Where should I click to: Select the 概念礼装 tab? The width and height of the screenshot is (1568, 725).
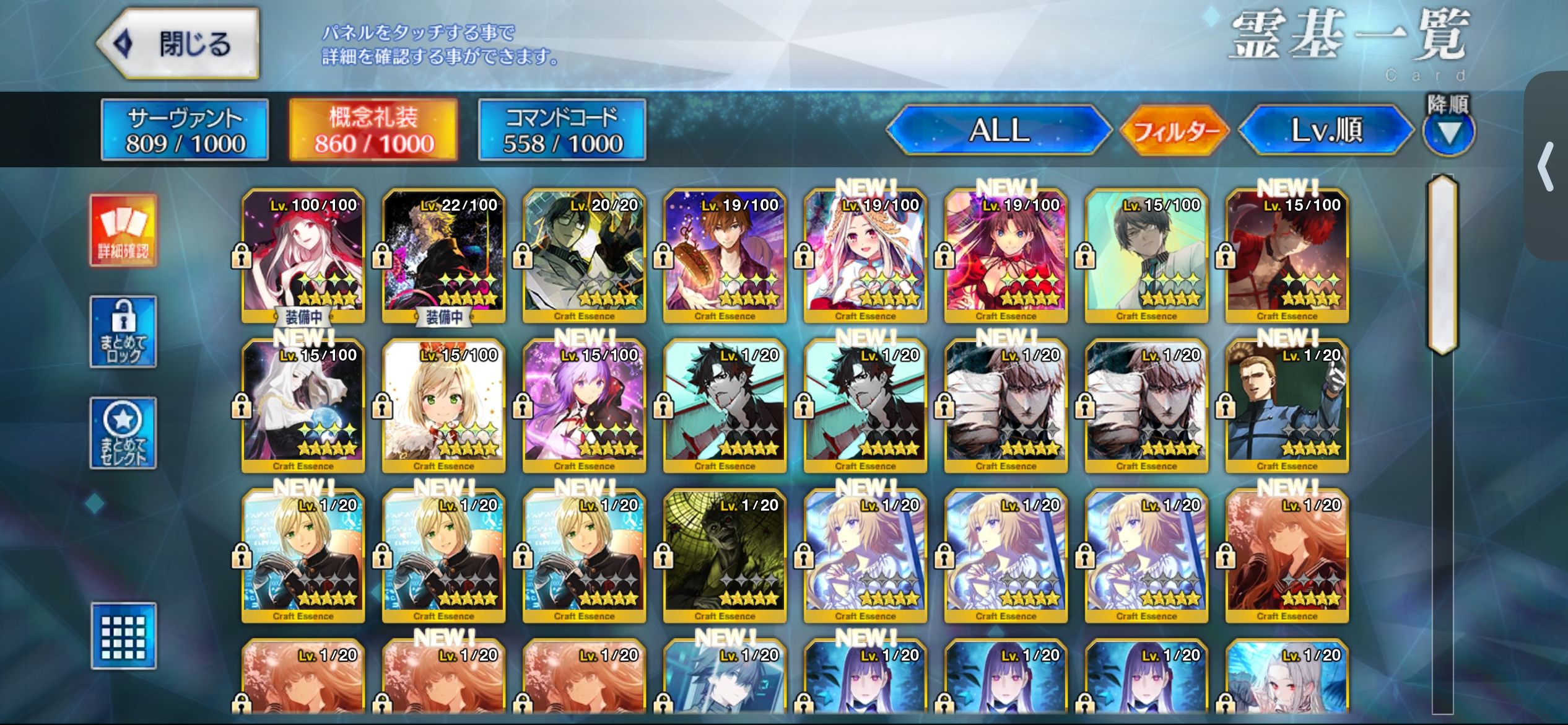pyautogui.click(x=373, y=130)
